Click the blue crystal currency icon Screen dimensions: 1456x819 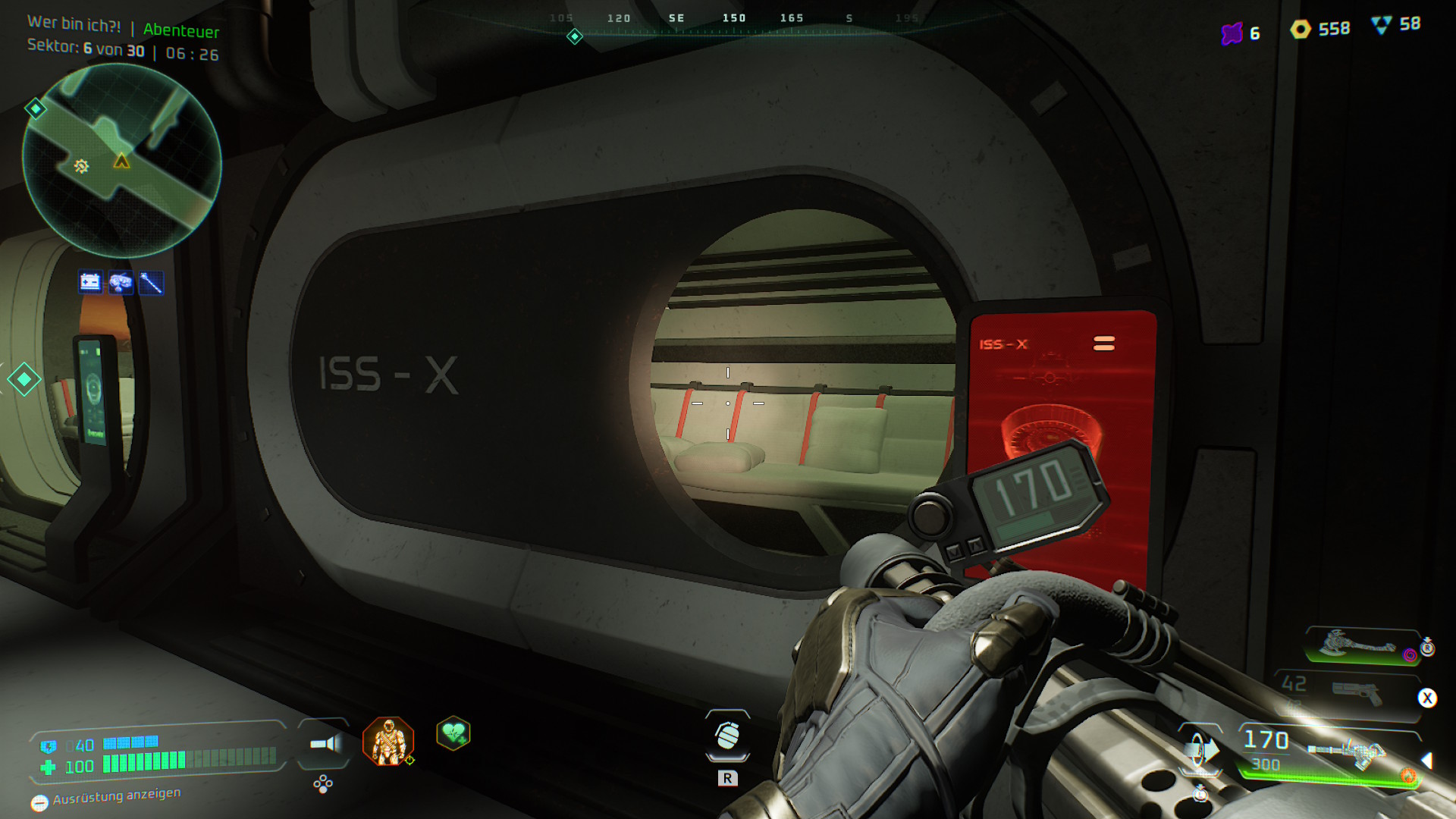(x=1381, y=25)
